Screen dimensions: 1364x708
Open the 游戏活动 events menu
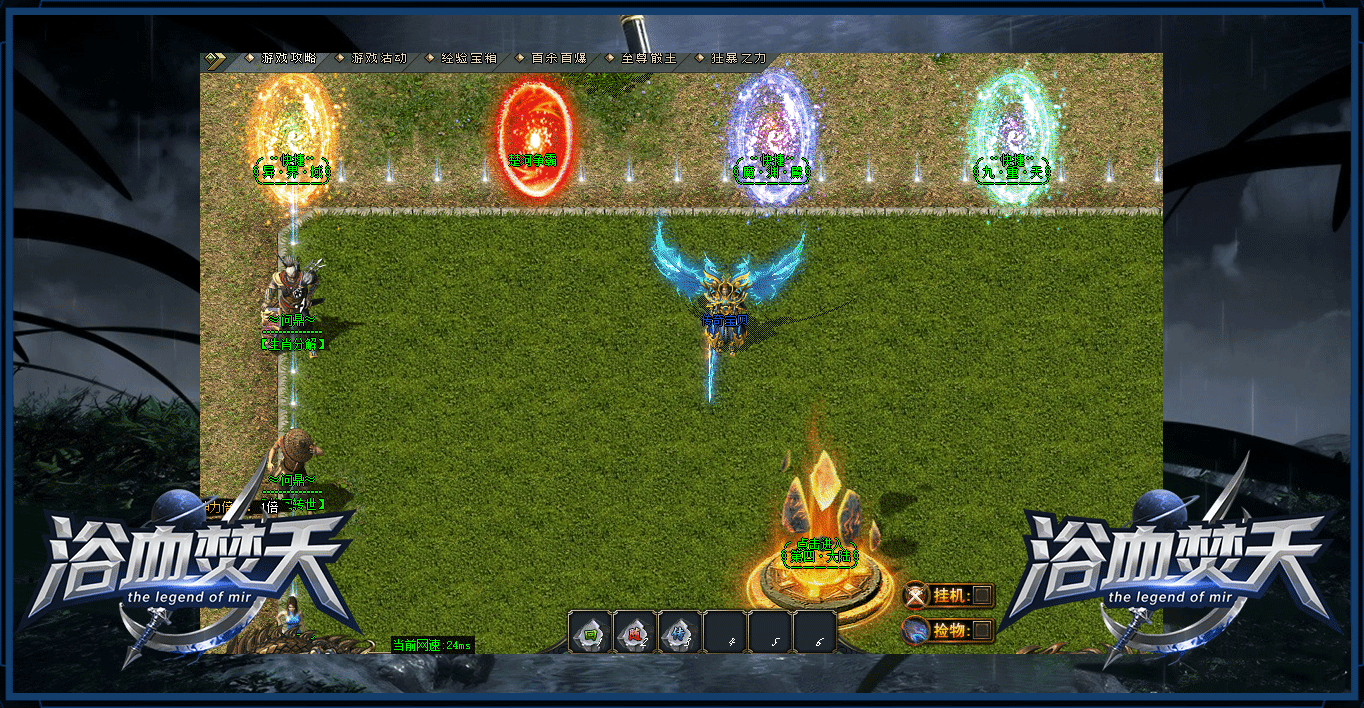coord(378,59)
